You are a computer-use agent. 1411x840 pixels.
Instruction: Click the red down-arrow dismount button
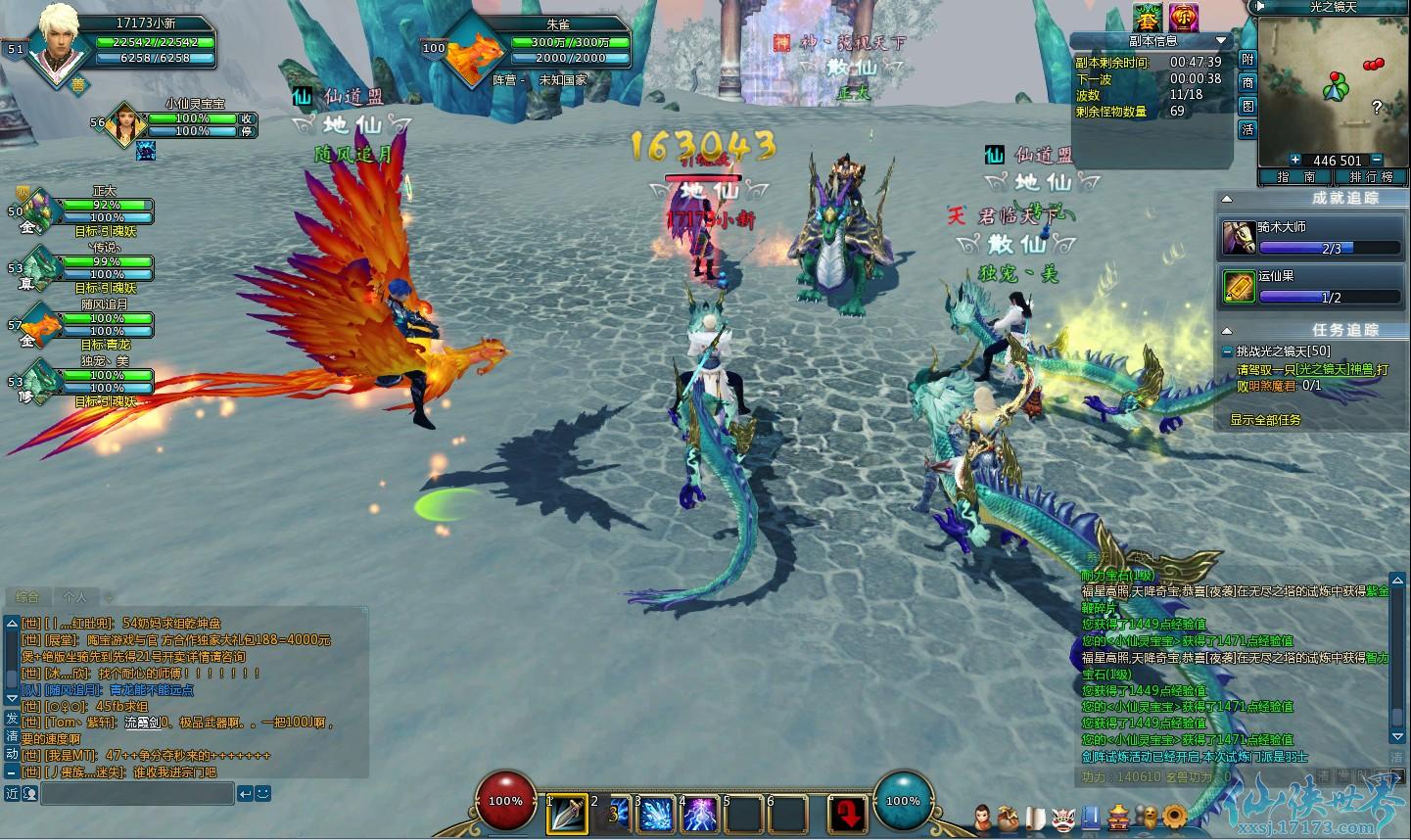click(x=847, y=814)
